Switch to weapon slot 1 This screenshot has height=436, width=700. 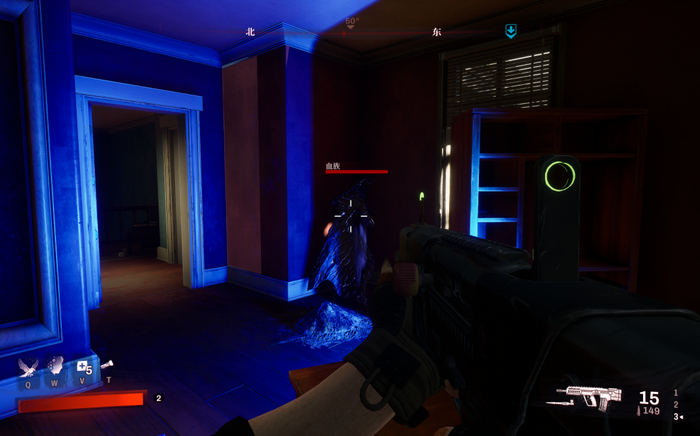pyautogui.click(x=676, y=393)
